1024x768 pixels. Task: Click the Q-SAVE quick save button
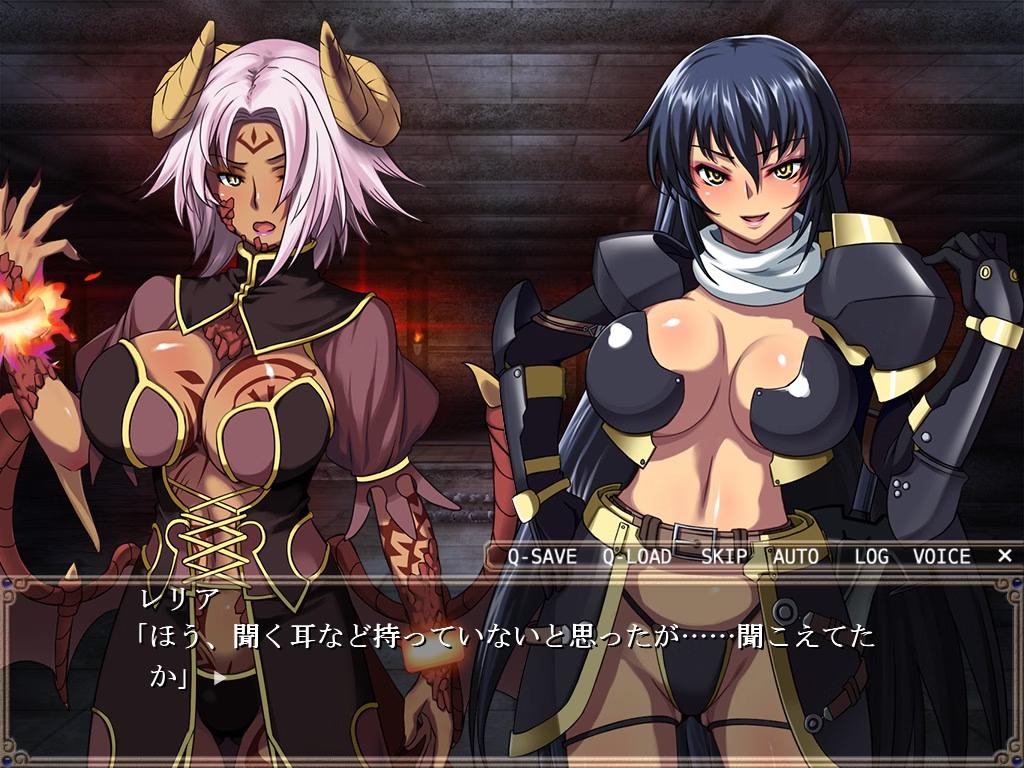coord(542,557)
